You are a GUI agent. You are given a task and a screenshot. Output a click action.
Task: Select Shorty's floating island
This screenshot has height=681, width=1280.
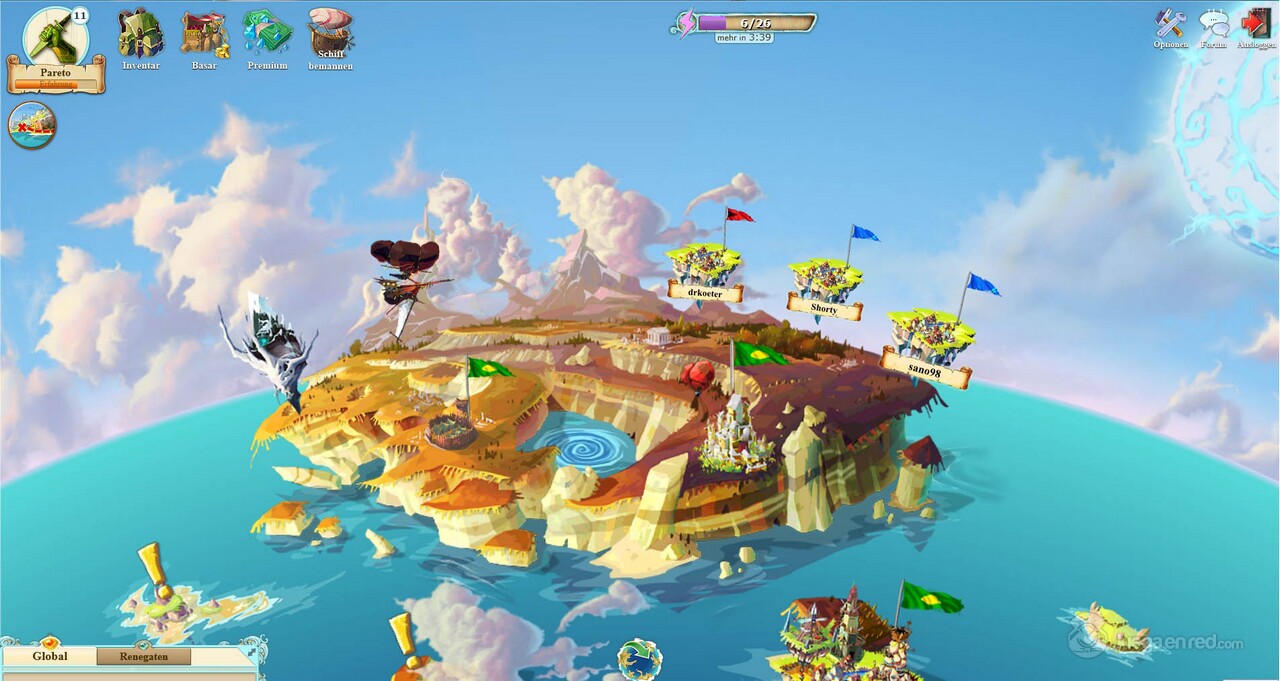[x=823, y=282]
